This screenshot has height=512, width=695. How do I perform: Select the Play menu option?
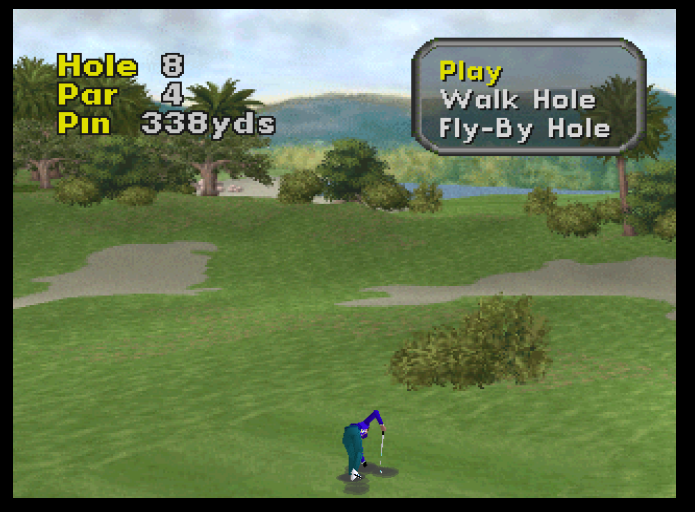(471, 72)
